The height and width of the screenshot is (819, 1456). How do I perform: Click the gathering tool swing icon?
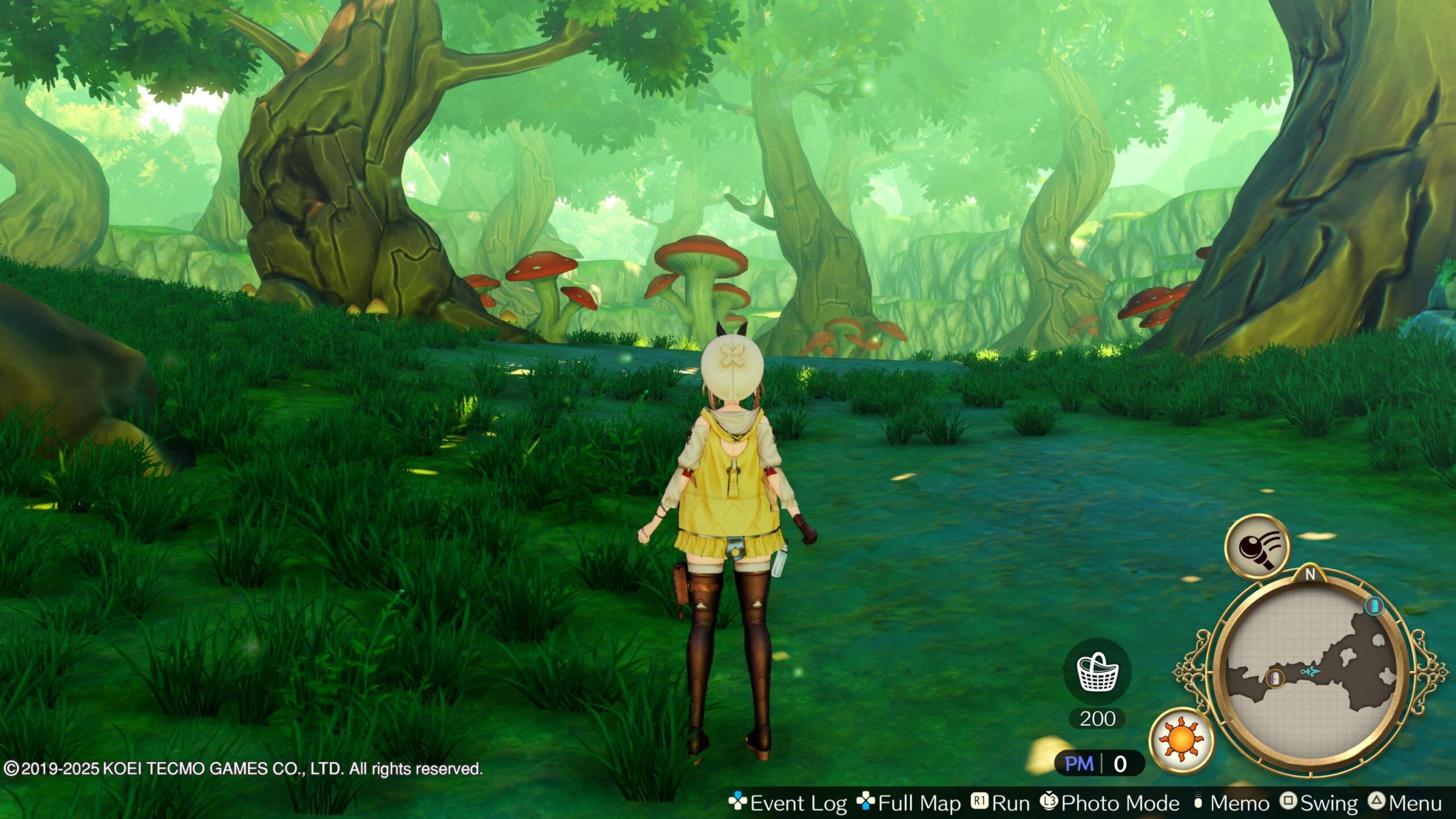coord(1258,547)
